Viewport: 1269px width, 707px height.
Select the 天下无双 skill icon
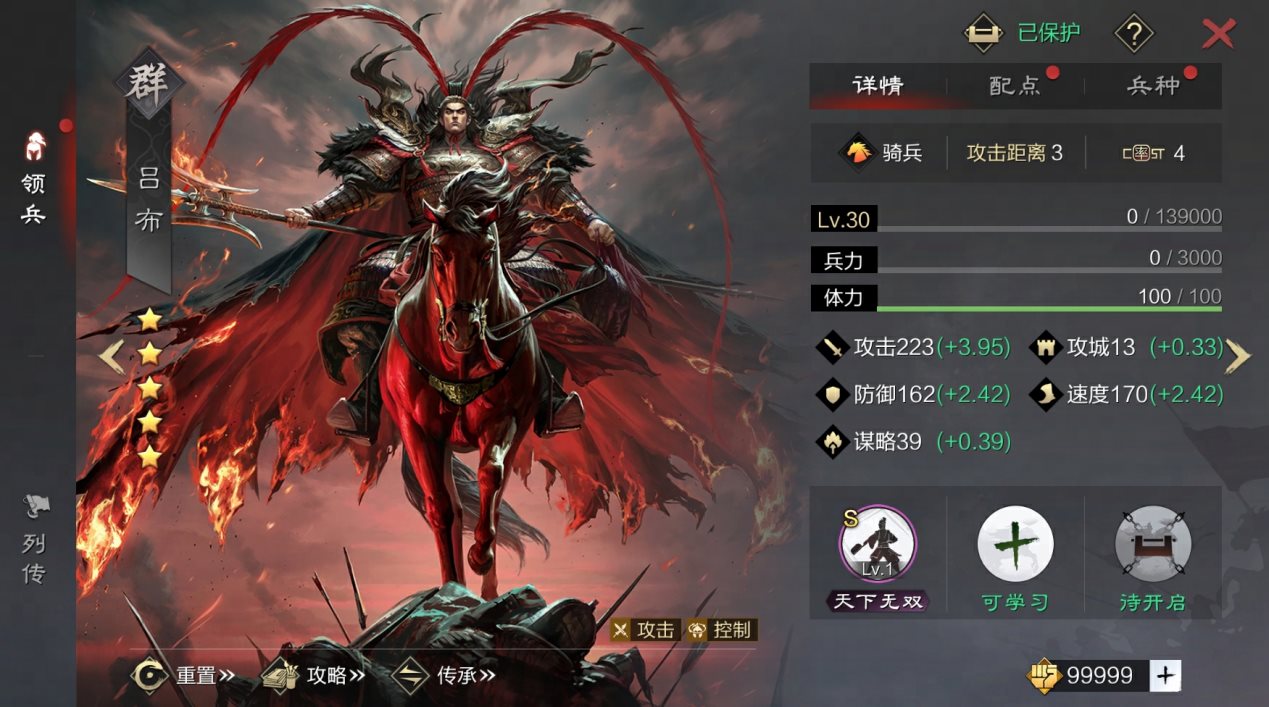pyautogui.click(x=878, y=545)
